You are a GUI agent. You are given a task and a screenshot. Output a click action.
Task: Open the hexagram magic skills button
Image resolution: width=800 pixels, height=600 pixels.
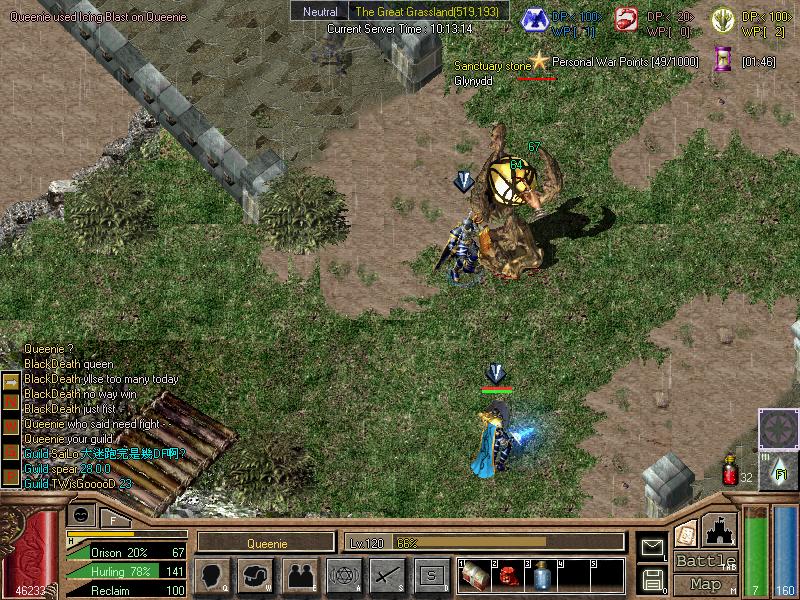(343, 575)
